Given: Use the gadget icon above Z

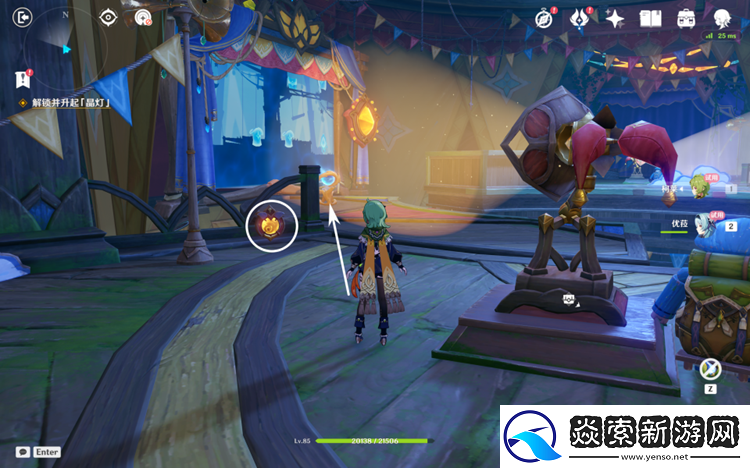Looking at the screenshot, I should coord(712,368).
